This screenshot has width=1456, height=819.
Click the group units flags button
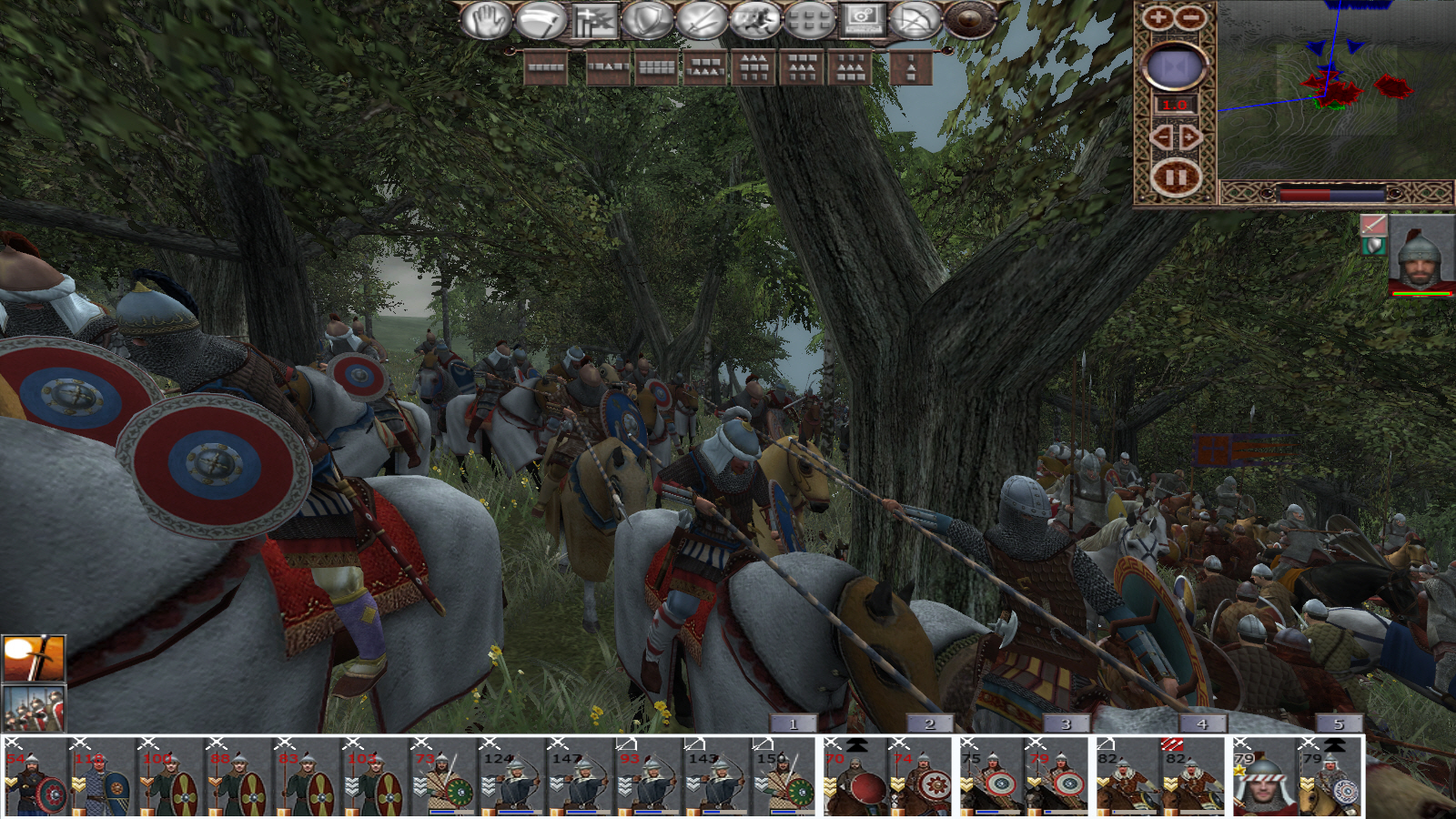pos(594,20)
